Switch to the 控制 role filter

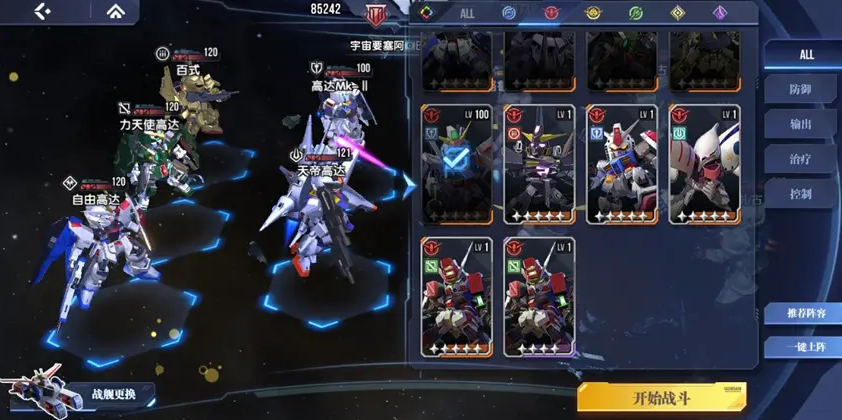801,193
